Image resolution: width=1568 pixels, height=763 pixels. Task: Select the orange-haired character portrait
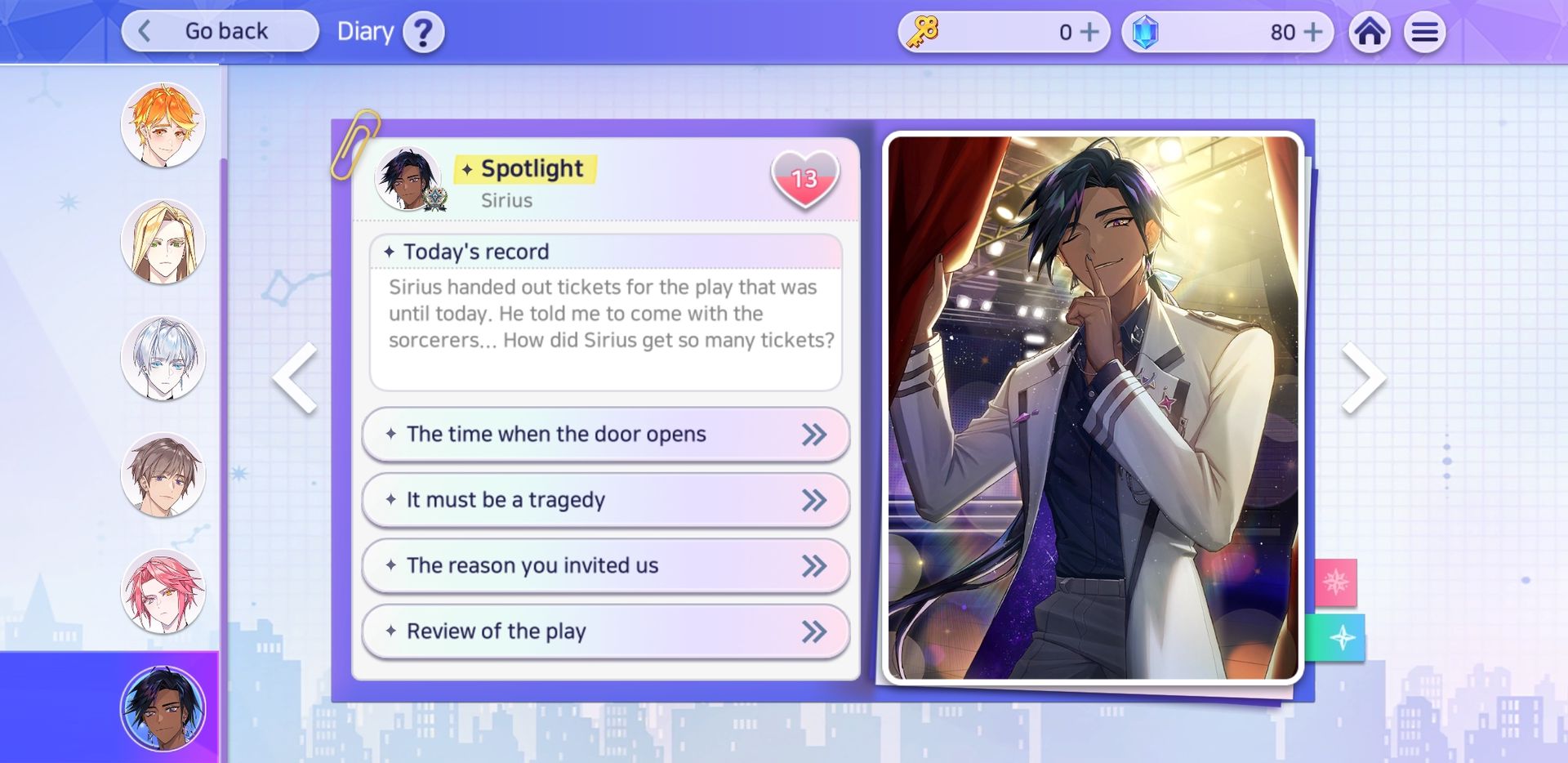(163, 125)
